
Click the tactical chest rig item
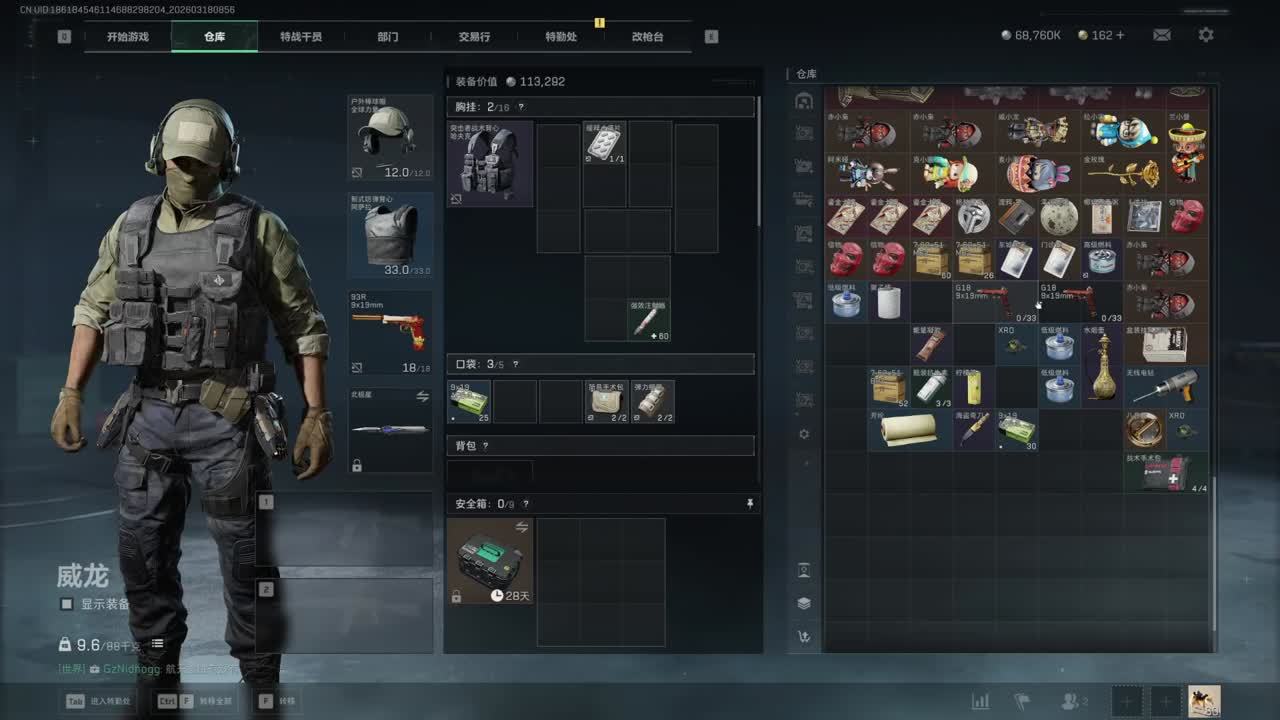pos(489,164)
